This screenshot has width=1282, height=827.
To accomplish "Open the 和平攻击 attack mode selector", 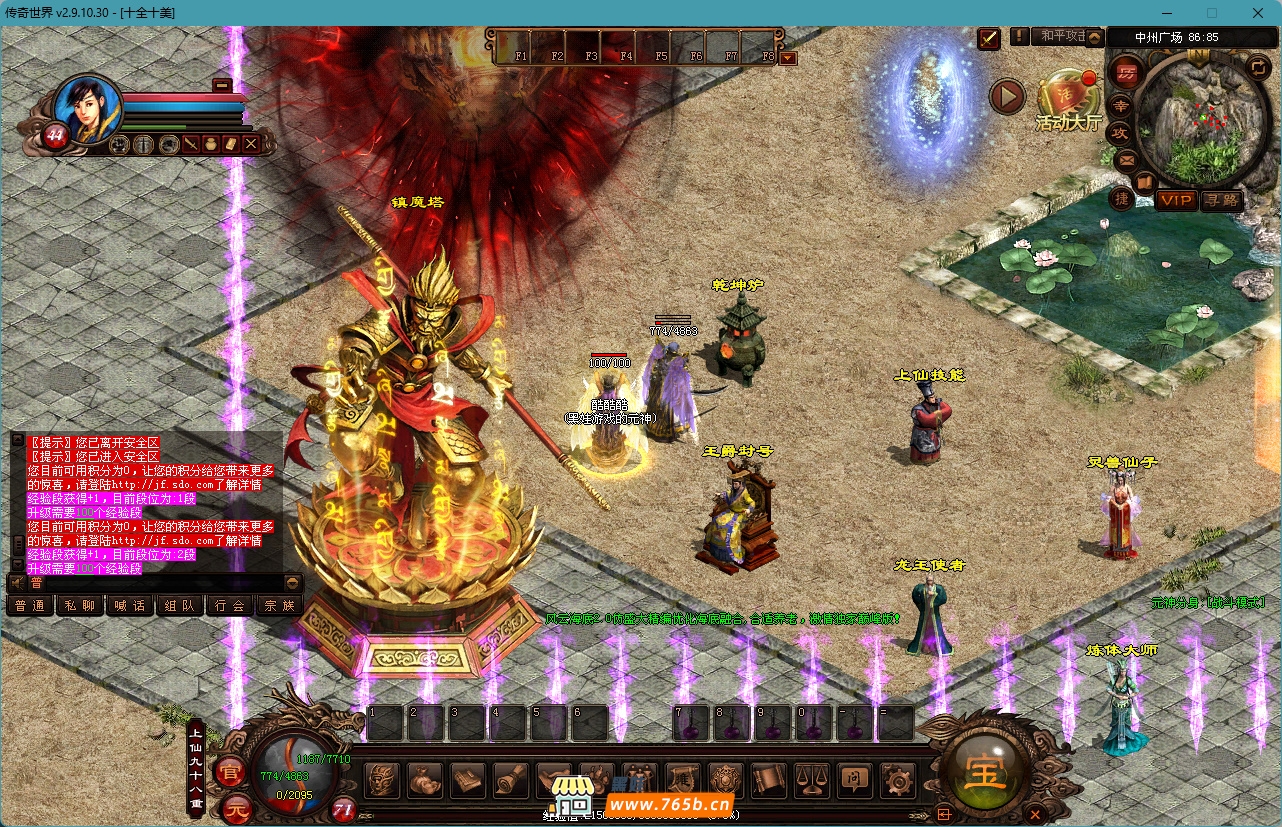I will click(x=1058, y=37).
